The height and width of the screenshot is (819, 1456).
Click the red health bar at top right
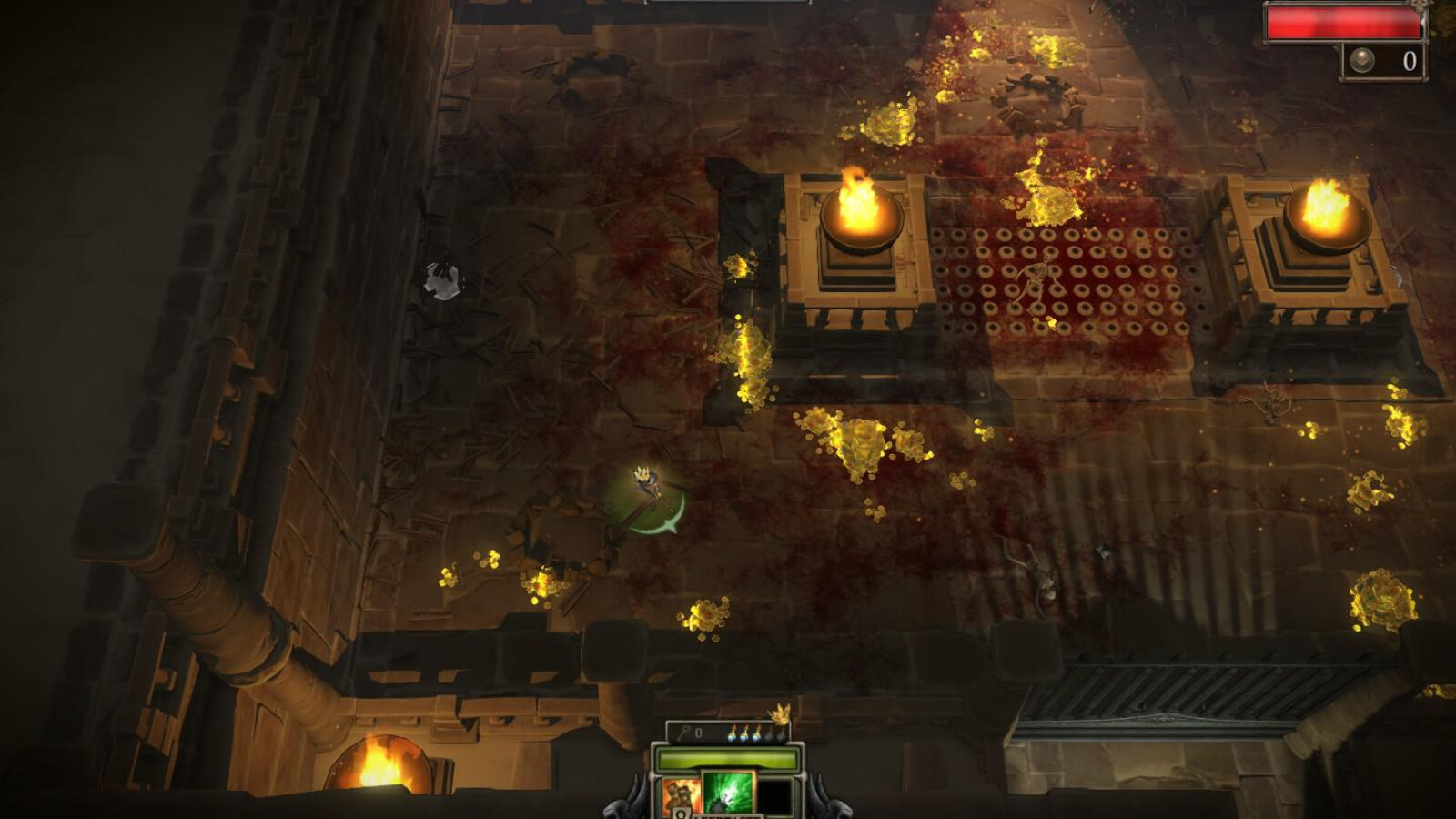click(1342, 23)
